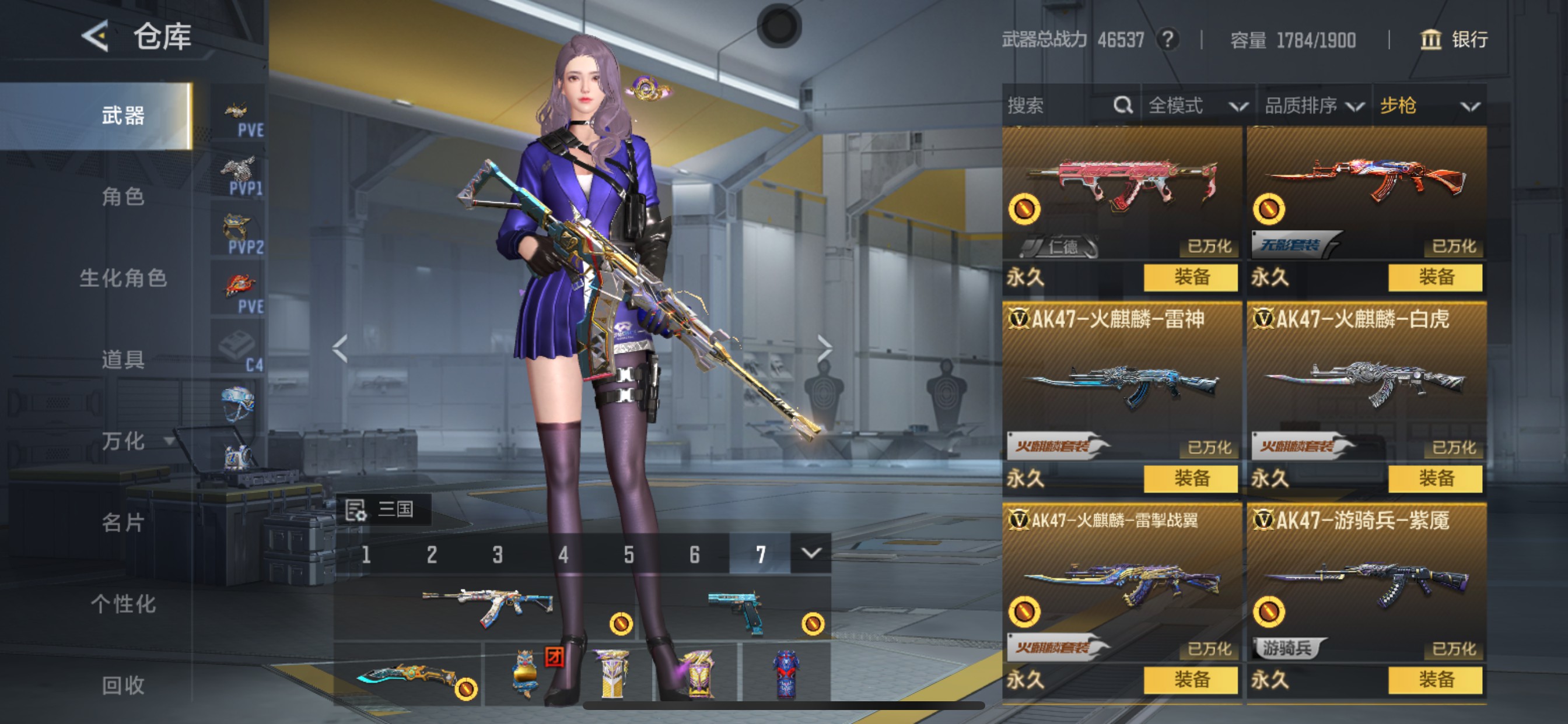Click the 搜索 search field

pyautogui.click(x=1059, y=106)
